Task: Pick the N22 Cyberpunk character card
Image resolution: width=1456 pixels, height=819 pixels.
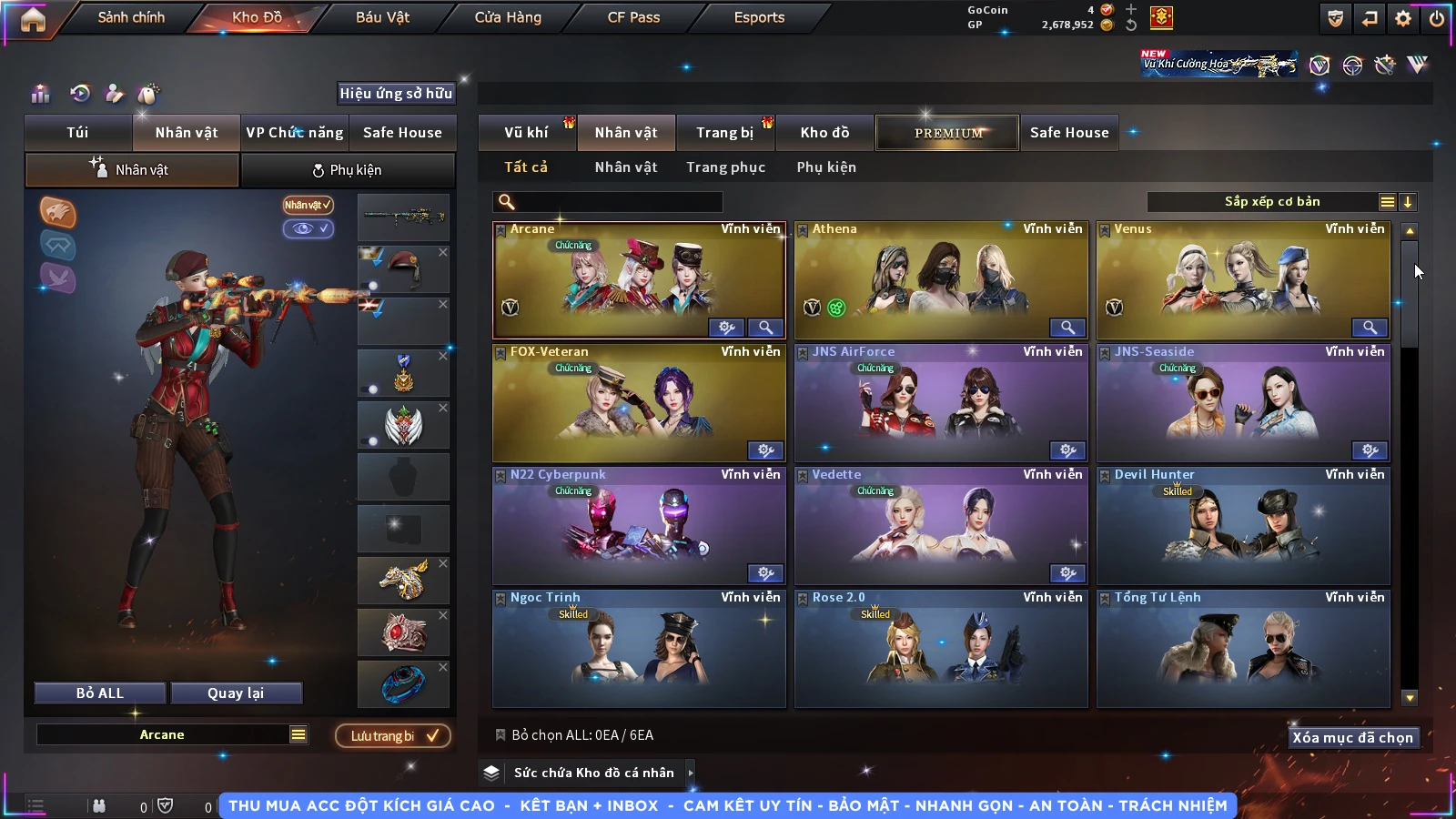Action: coord(638,526)
